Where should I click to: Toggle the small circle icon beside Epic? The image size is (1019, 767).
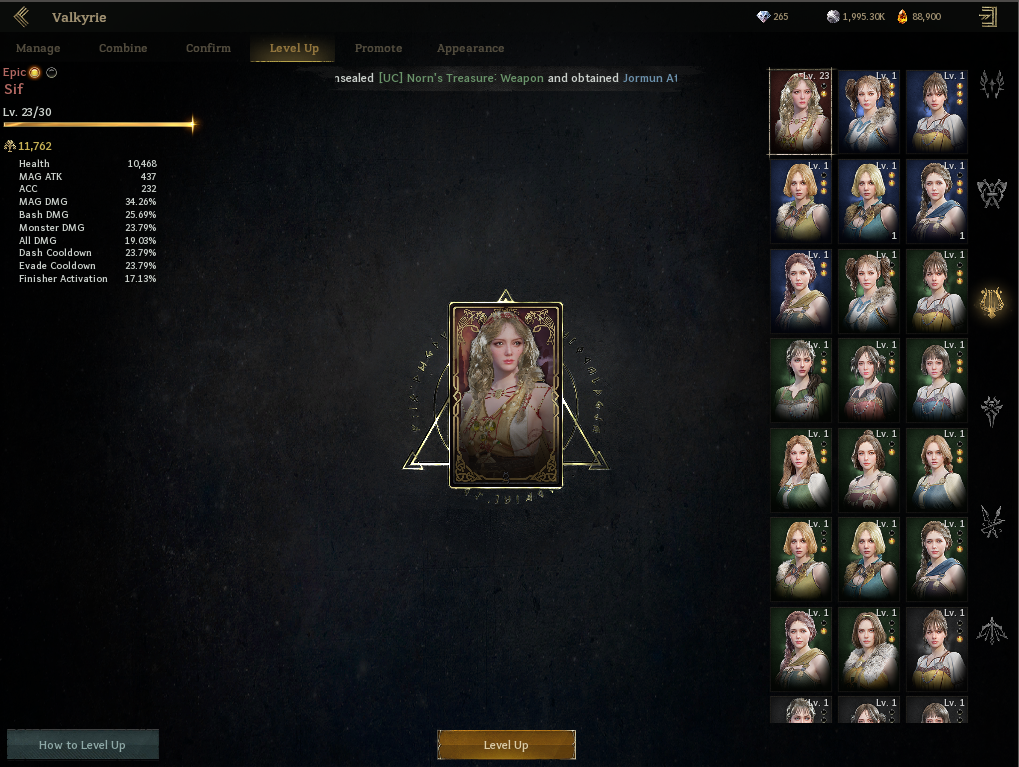(52, 72)
